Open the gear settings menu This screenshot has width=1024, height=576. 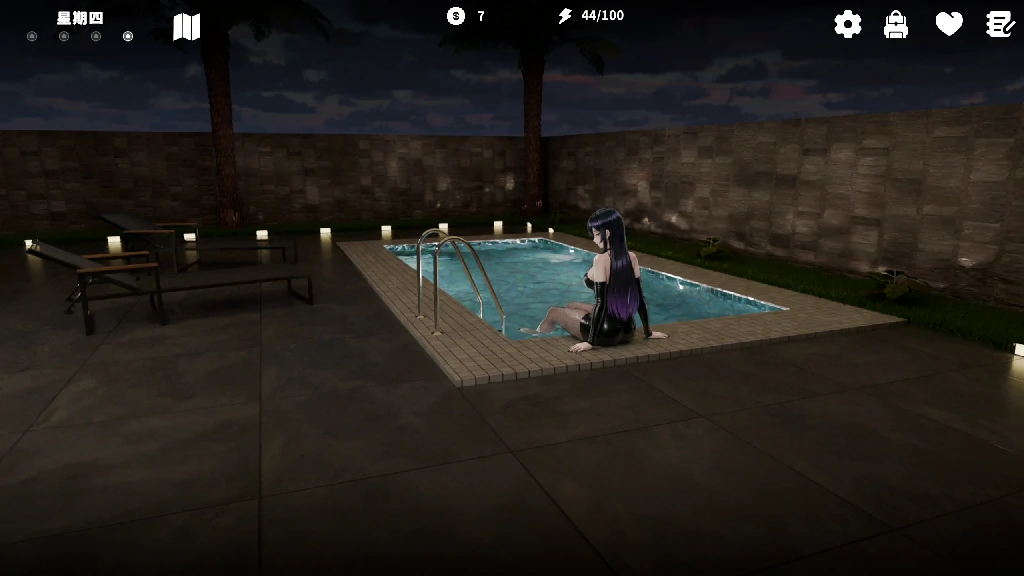click(848, 24)
